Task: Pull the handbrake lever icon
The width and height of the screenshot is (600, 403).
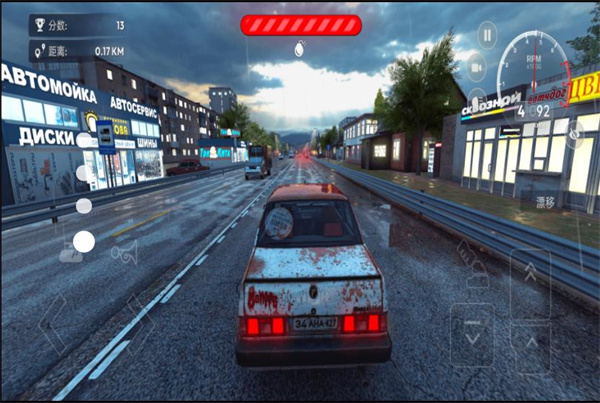Action: point(468,250)
